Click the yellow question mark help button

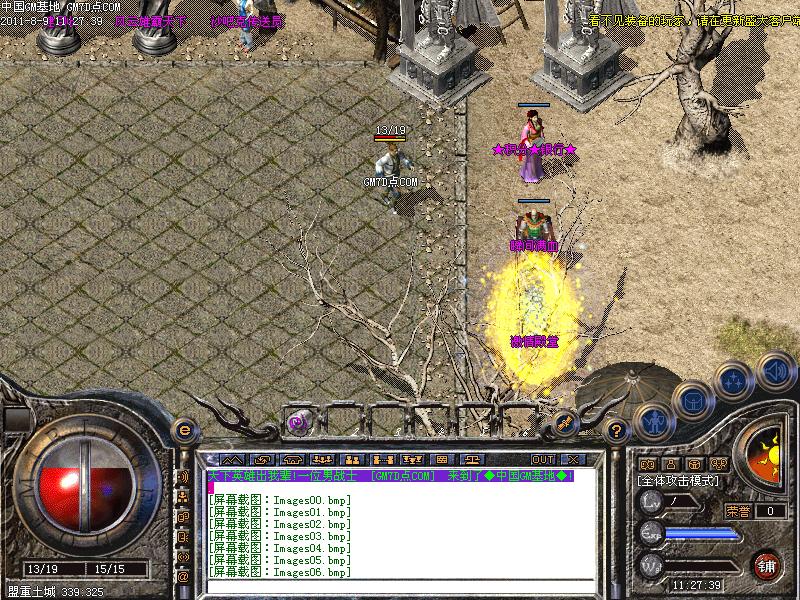[x=617, y=432]
